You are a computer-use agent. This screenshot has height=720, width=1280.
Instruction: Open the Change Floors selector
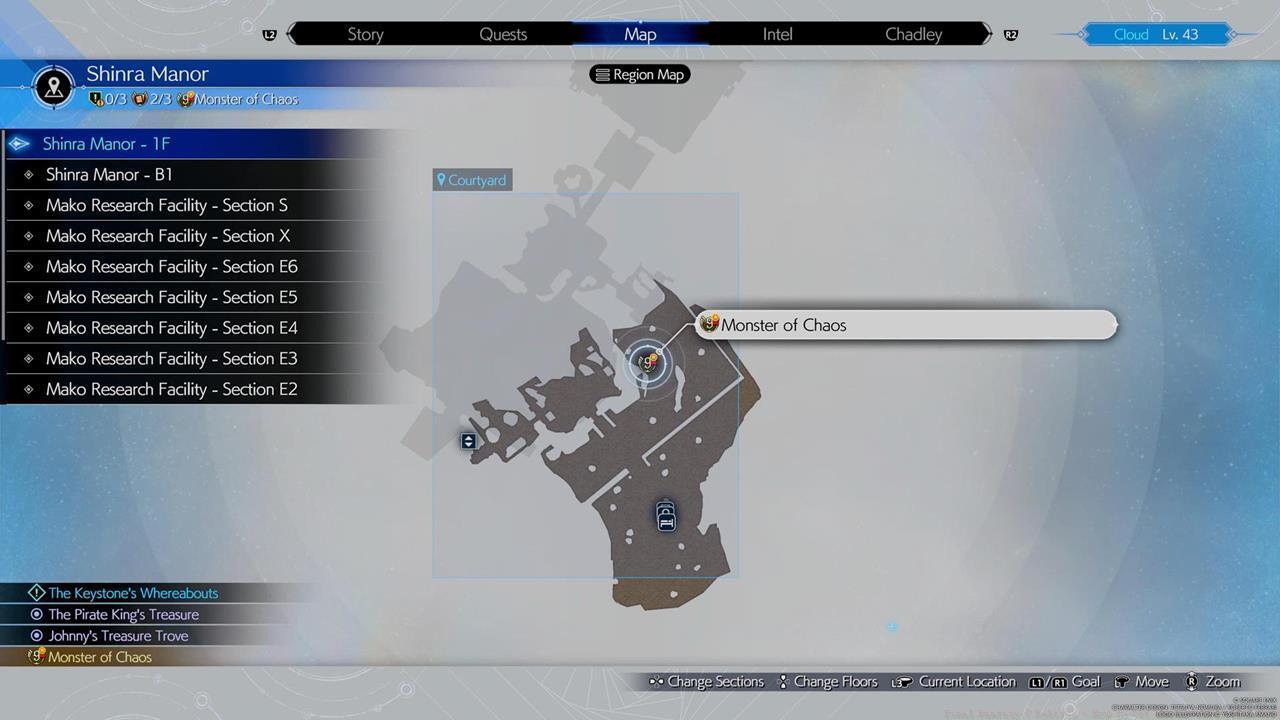click(x=835, y=681)
